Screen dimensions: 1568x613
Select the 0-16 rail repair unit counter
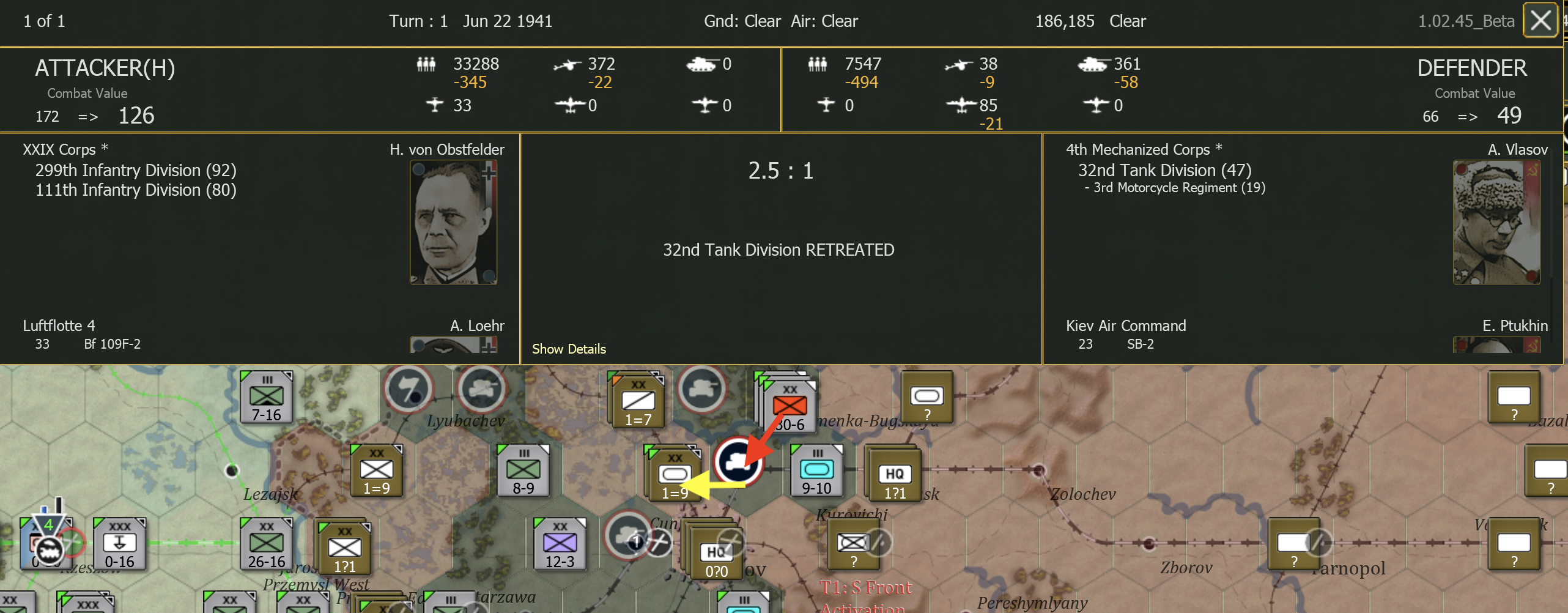[x=120, y=543]
